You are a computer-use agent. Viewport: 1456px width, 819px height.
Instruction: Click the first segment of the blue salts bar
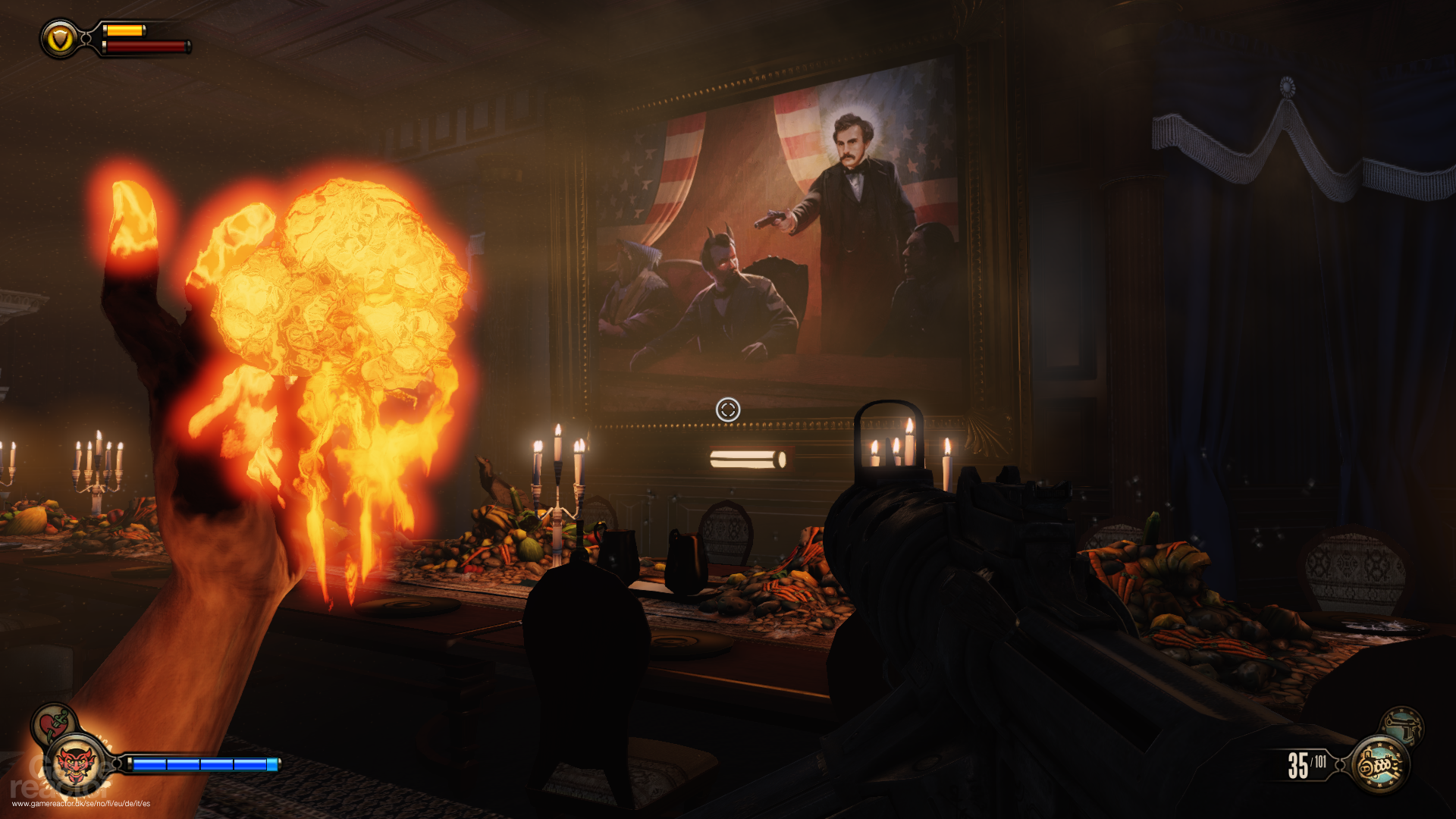tap(149, 764)
